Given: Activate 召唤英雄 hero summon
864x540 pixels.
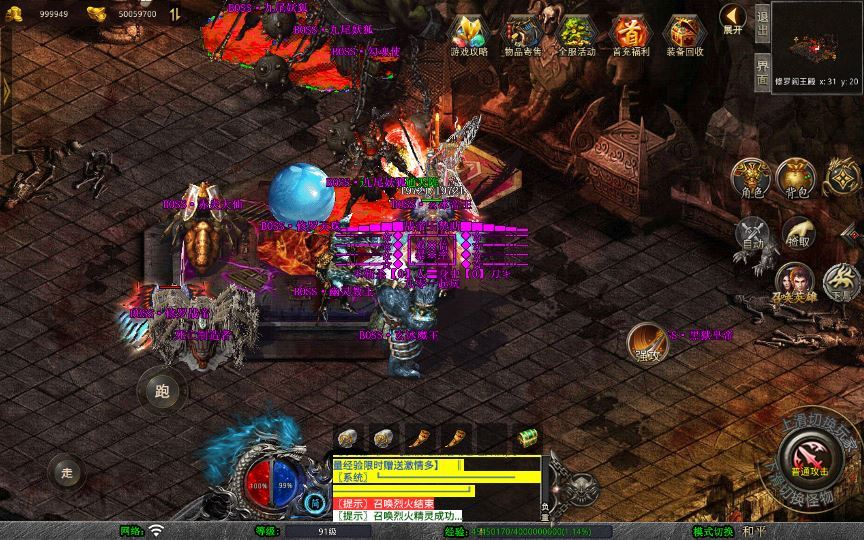Looking at the screenshot, I should (x=793, y=282).
